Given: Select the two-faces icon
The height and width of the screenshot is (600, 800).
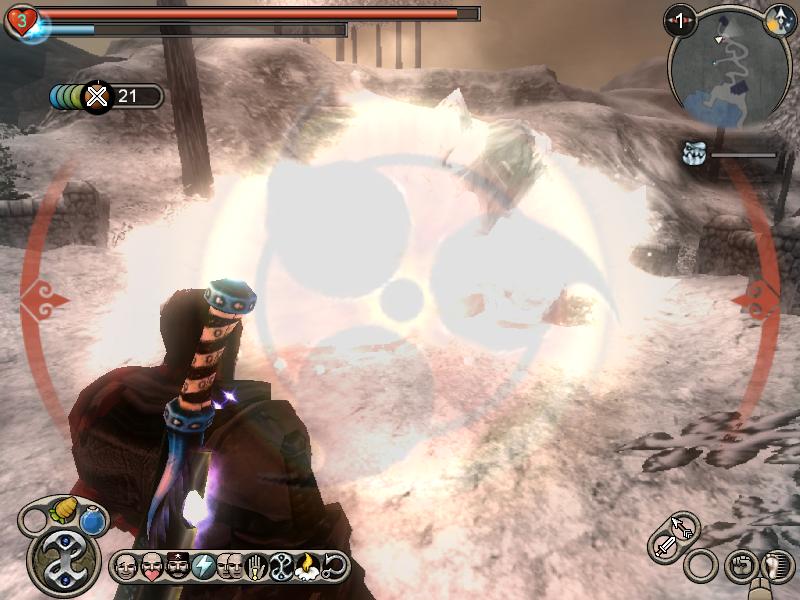Looking at the screenshot, I should pos(229,565).
